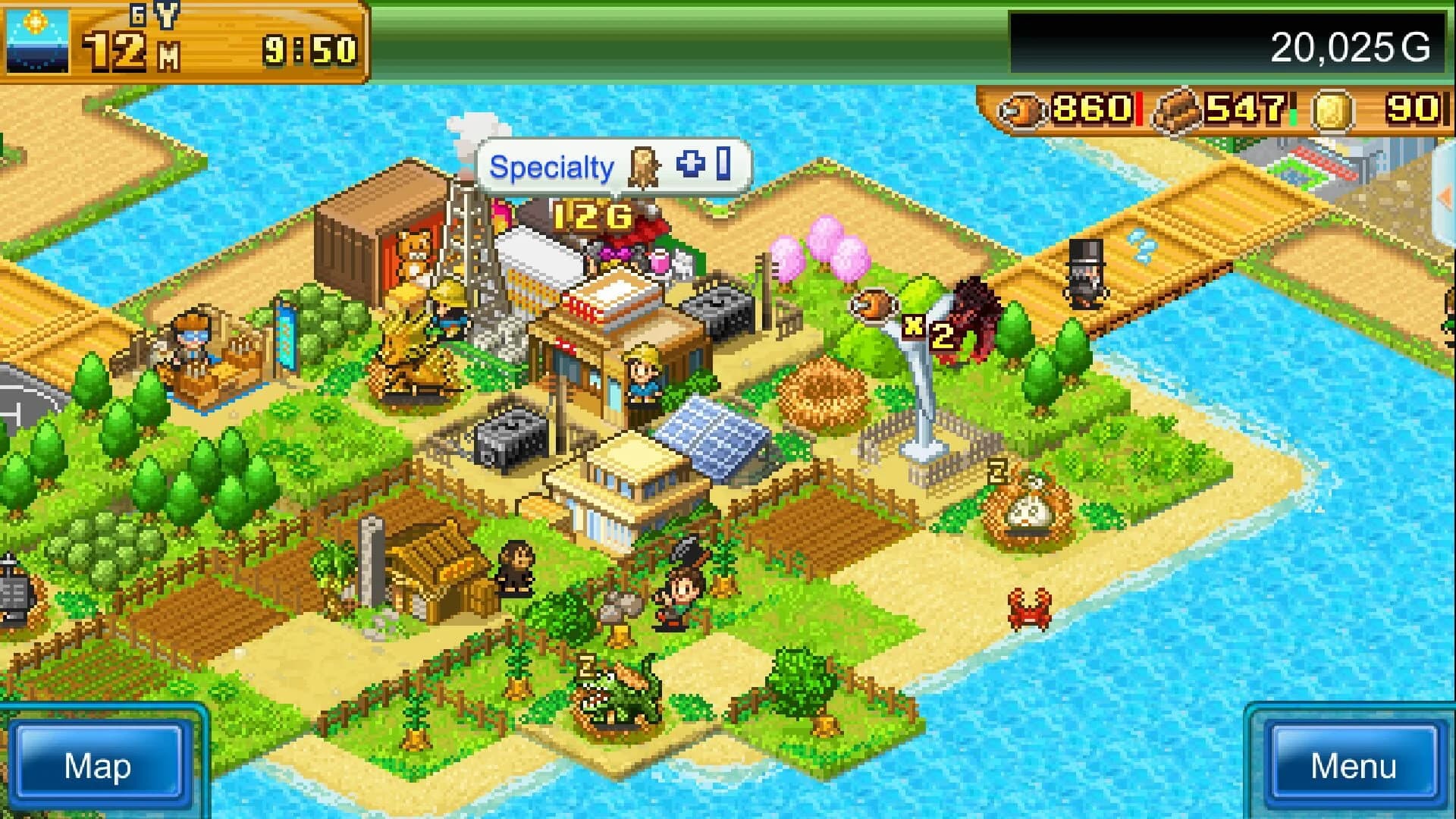
Task: Select the food resource icon showing 860
Action: coord(1021,110)
